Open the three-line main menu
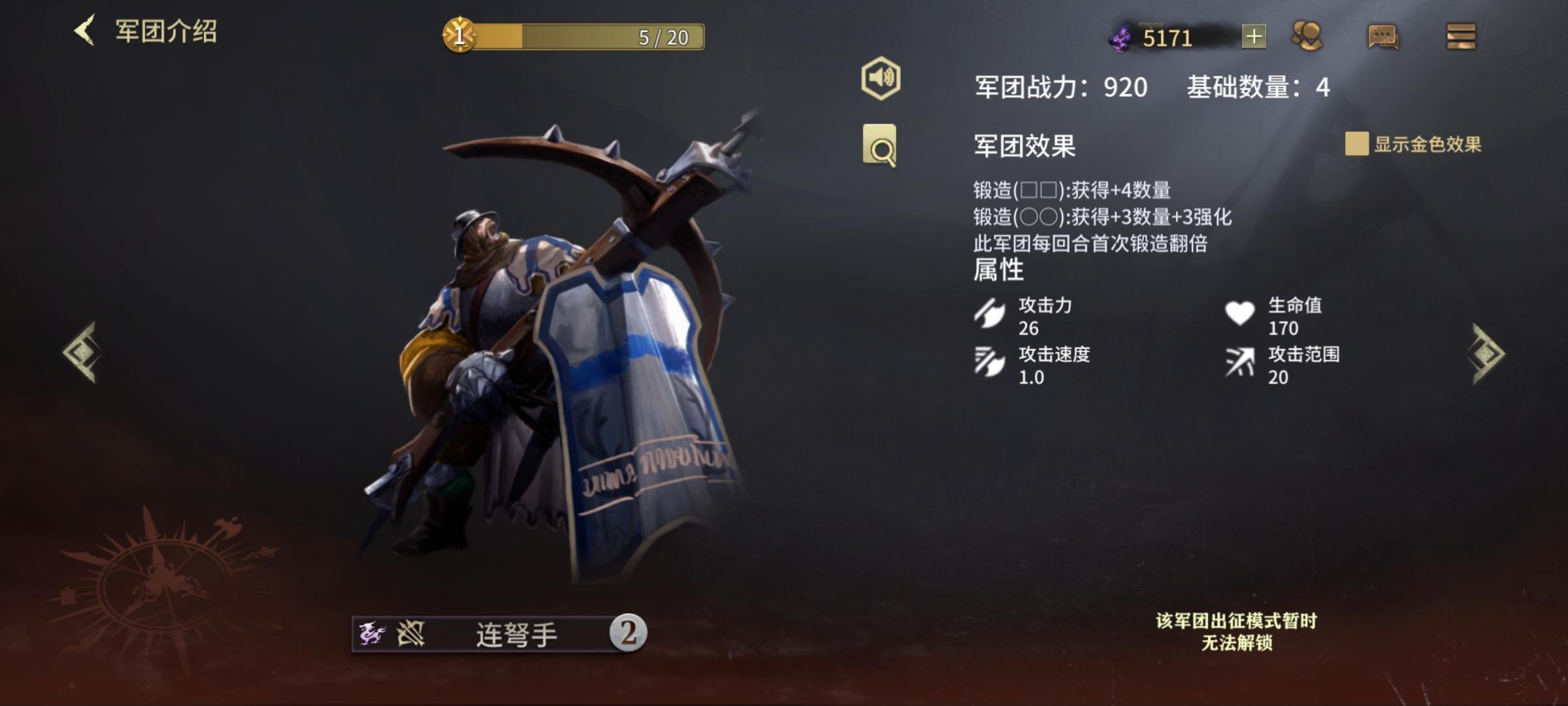Image resolution: width=1568 pixels, height=706 pixels. click(x=1461, y=37)
